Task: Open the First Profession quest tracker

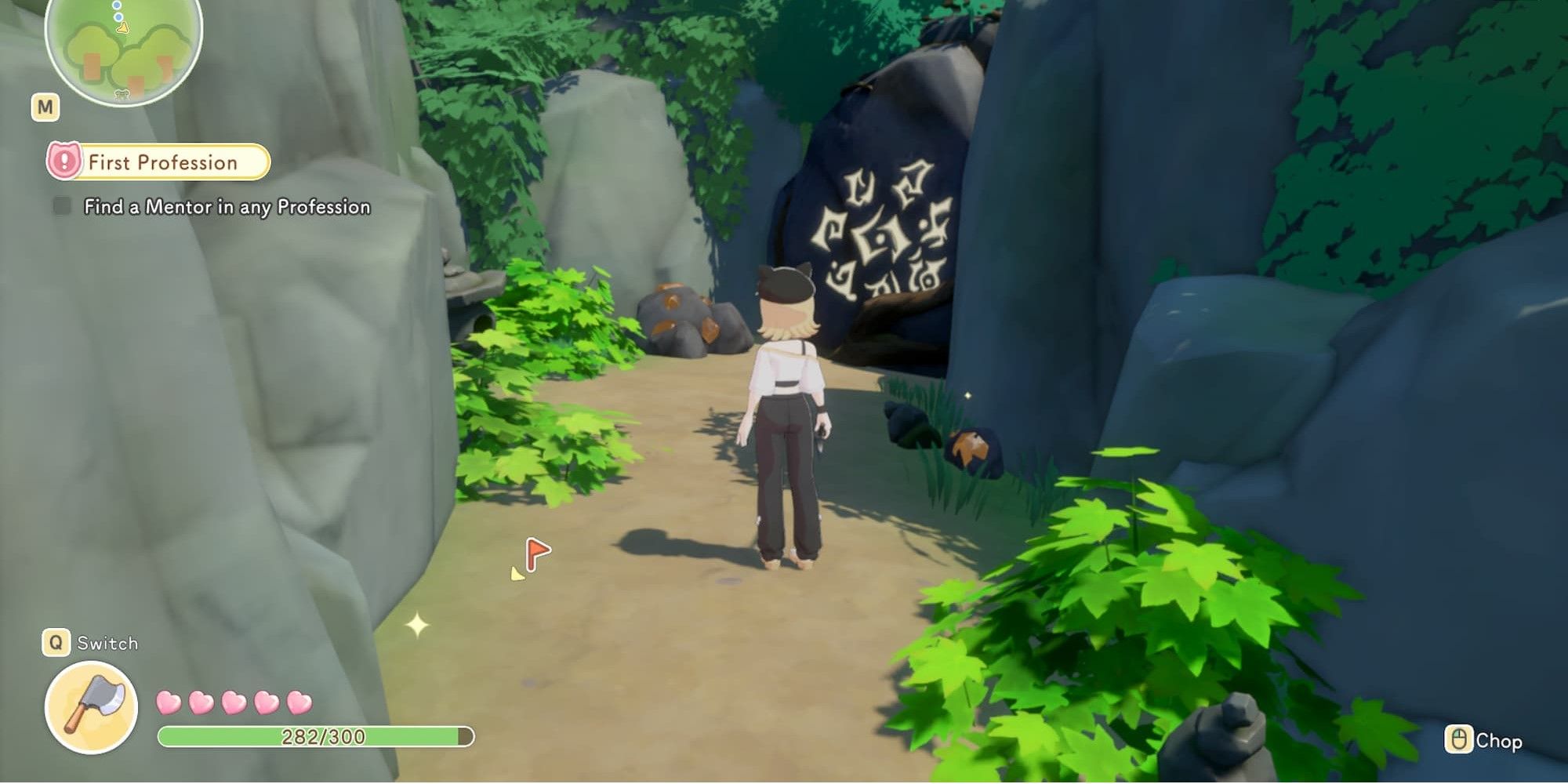Action: (x=160, y=162)
